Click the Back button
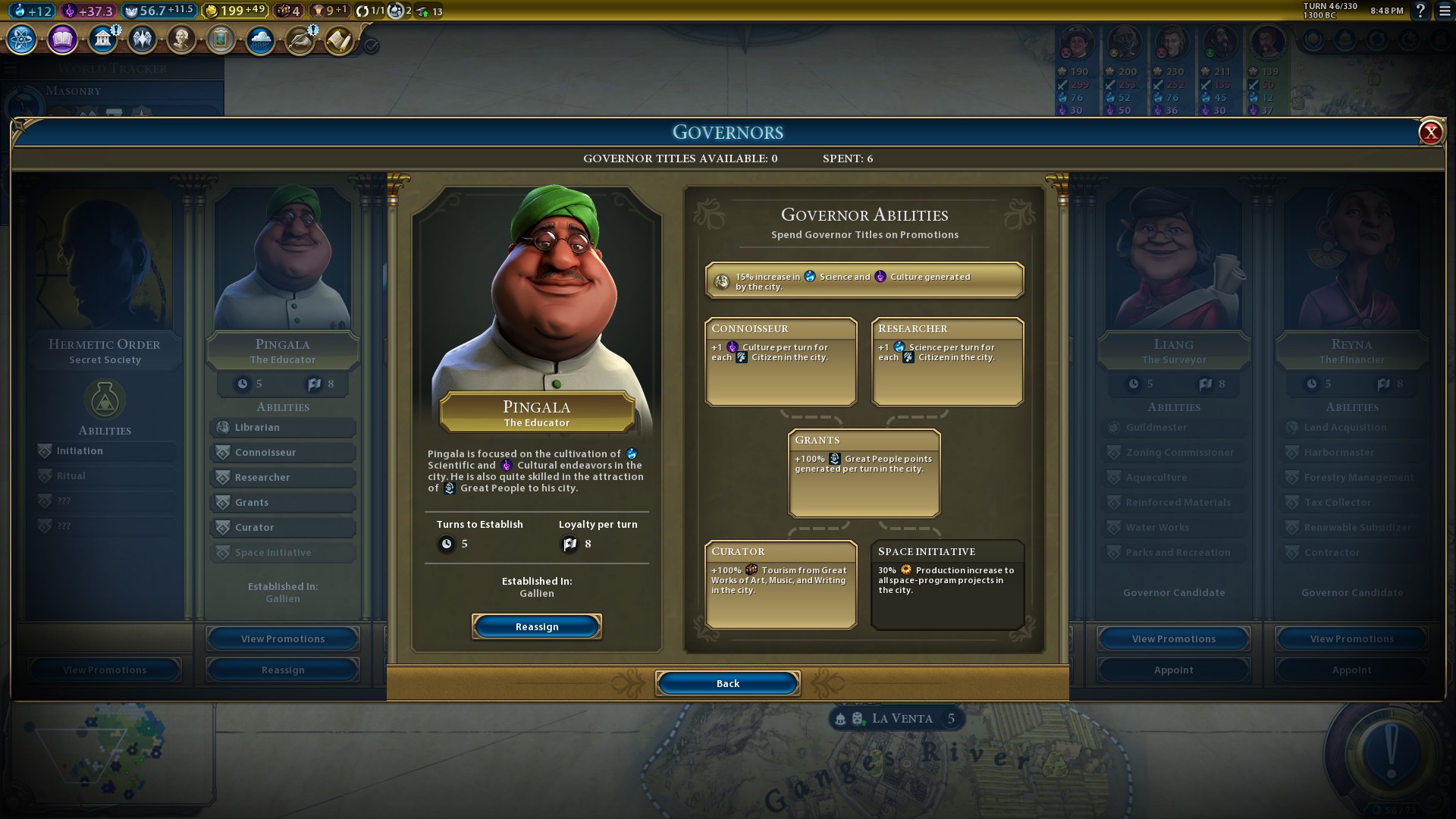 [727, 683]
